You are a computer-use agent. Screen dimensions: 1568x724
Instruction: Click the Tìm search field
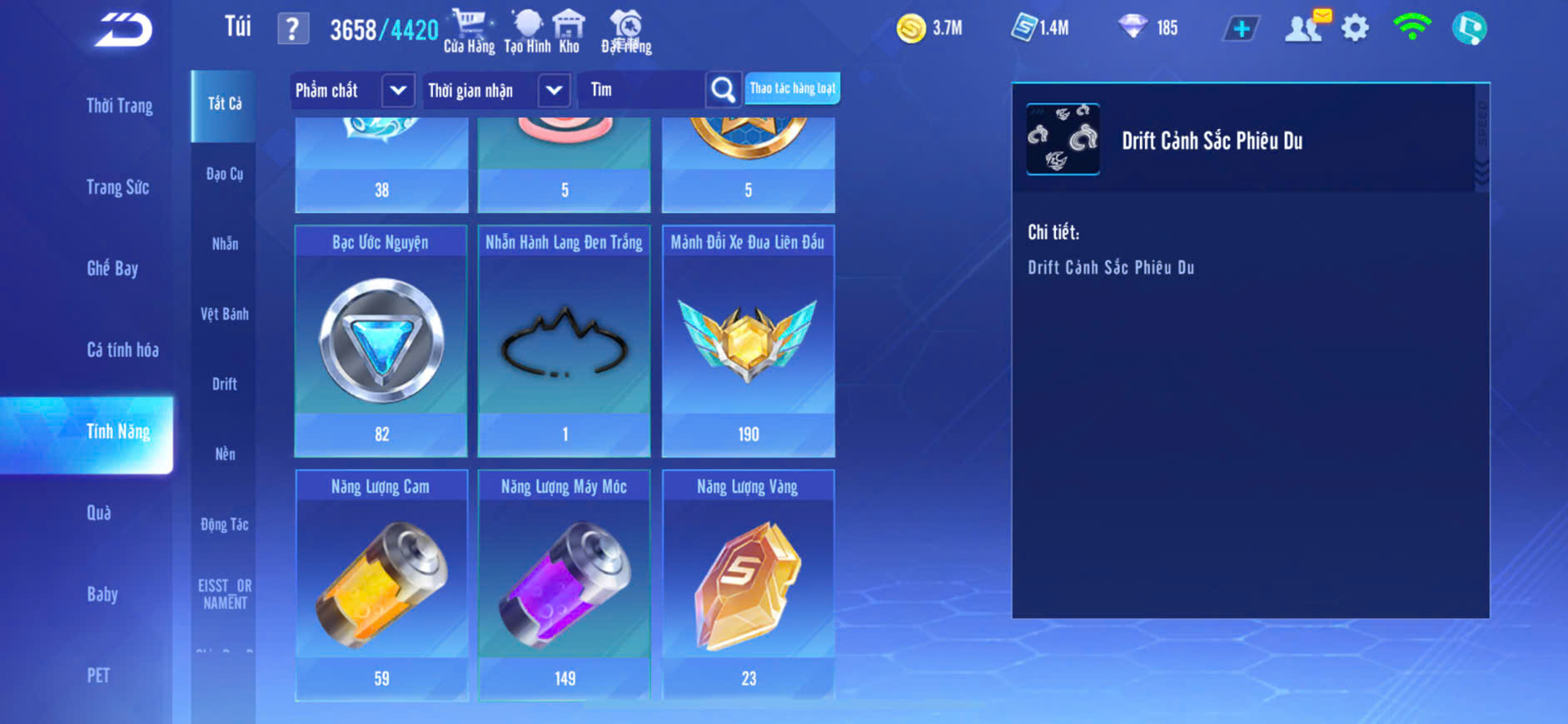[x=642, y=90]
